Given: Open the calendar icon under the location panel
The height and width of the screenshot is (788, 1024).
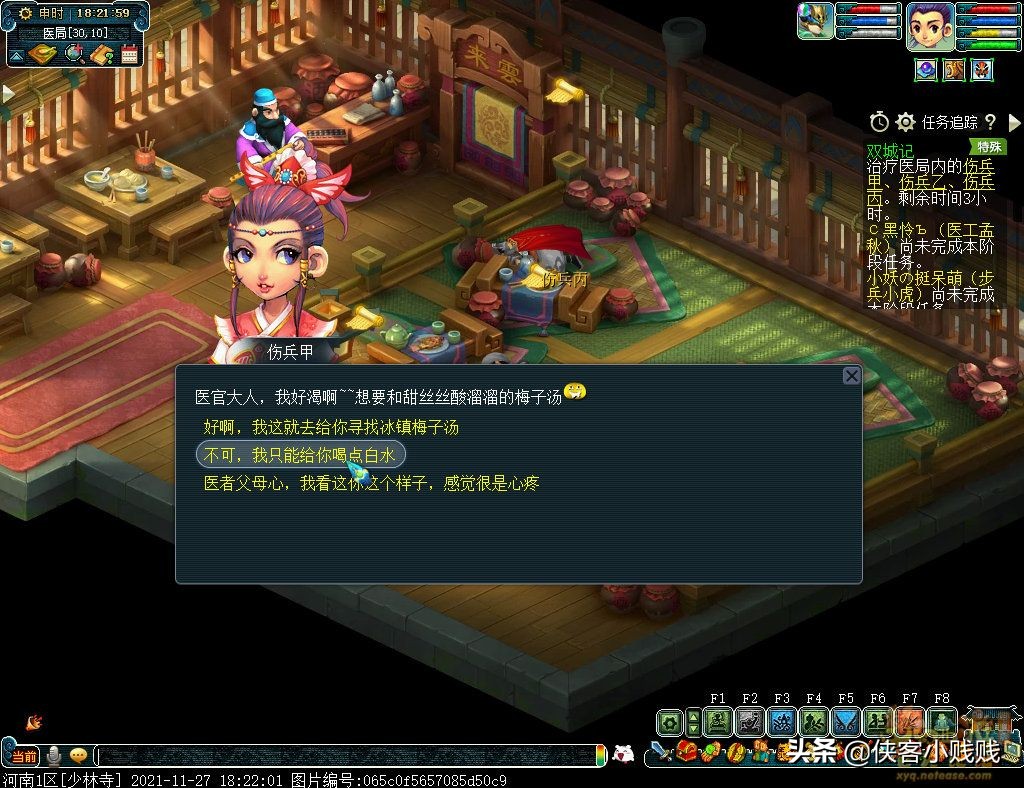Looking at the screenshot, I should point(129,55).
